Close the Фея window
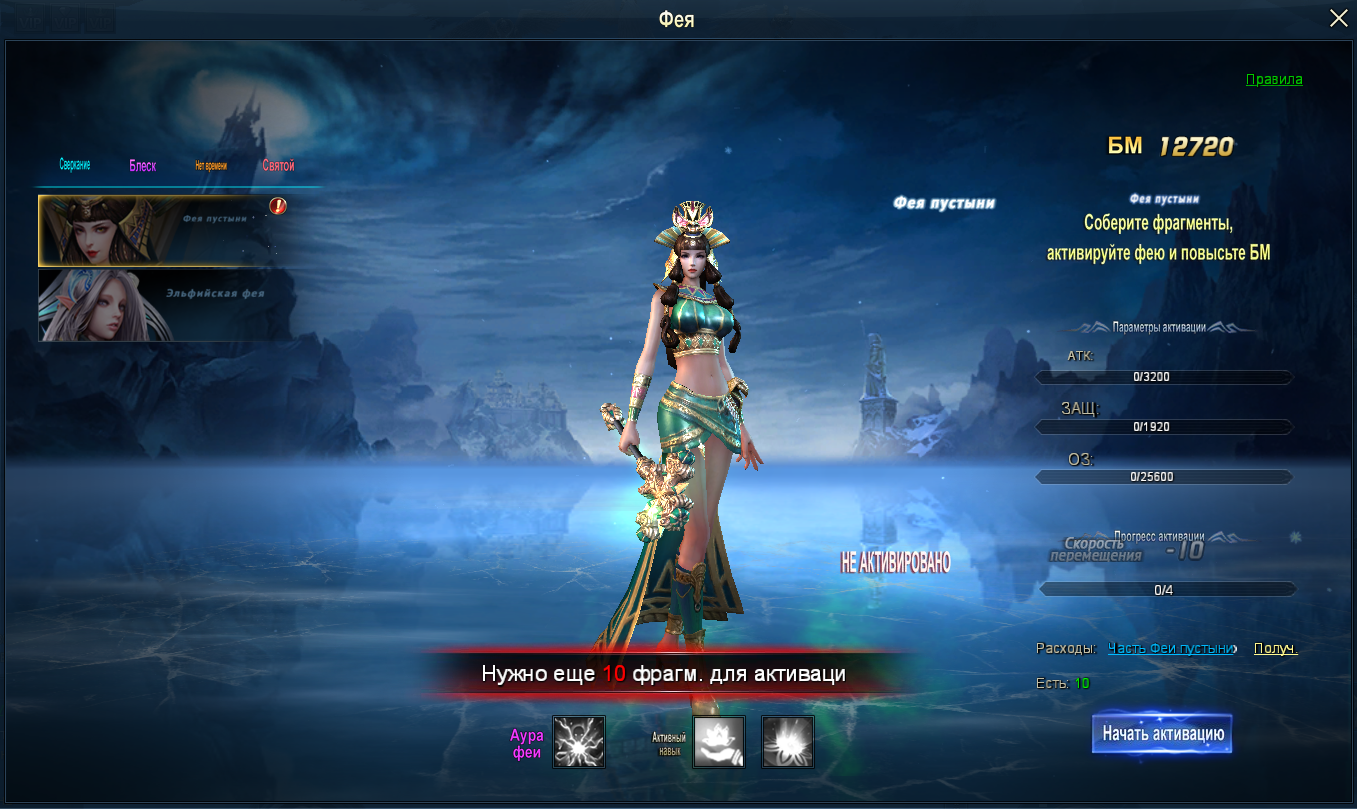The height and width of the screenshot is (809, 1357). tap(1338, 18)
